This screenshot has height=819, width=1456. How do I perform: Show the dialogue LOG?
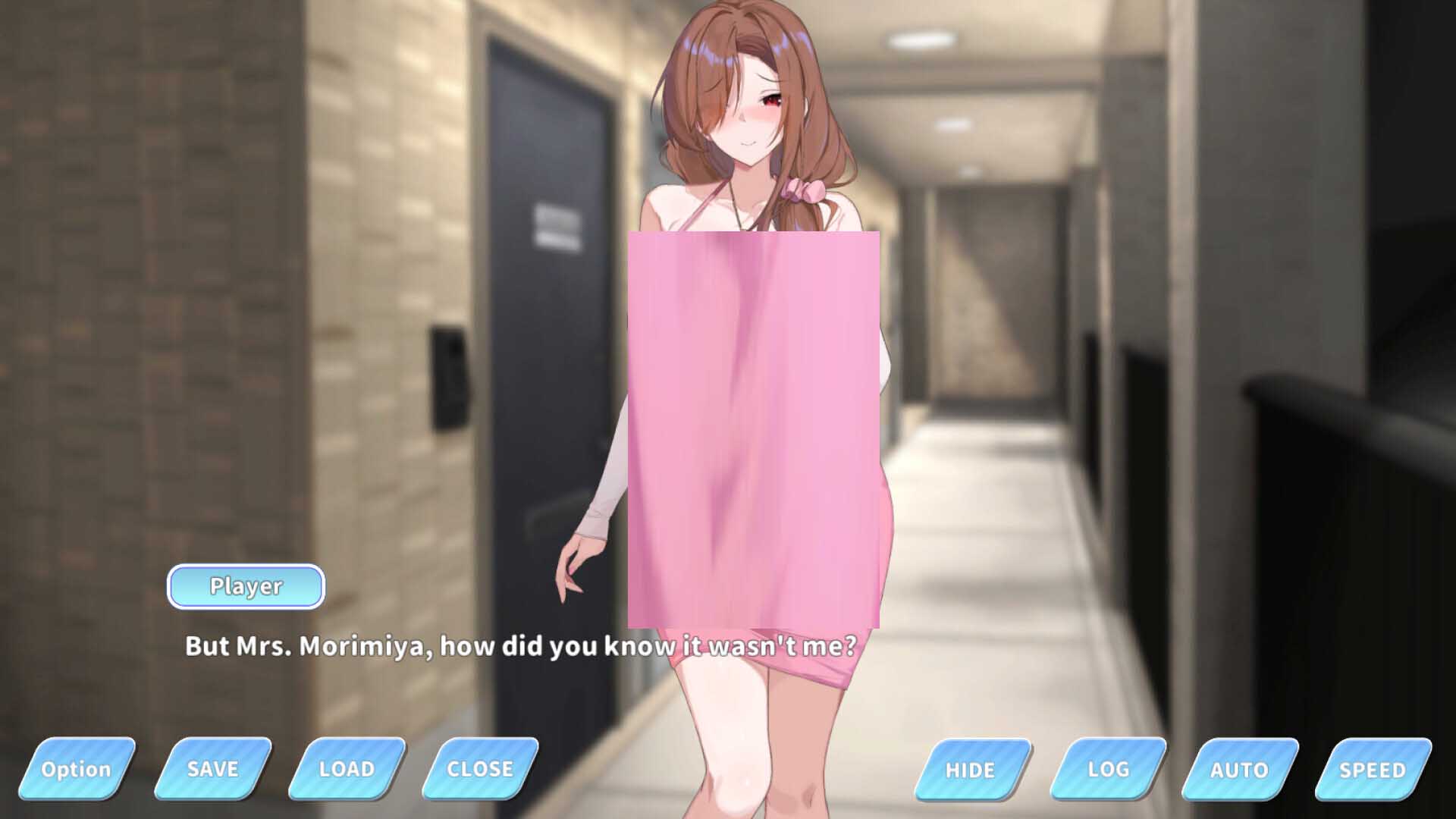[x=1108, y=770]
